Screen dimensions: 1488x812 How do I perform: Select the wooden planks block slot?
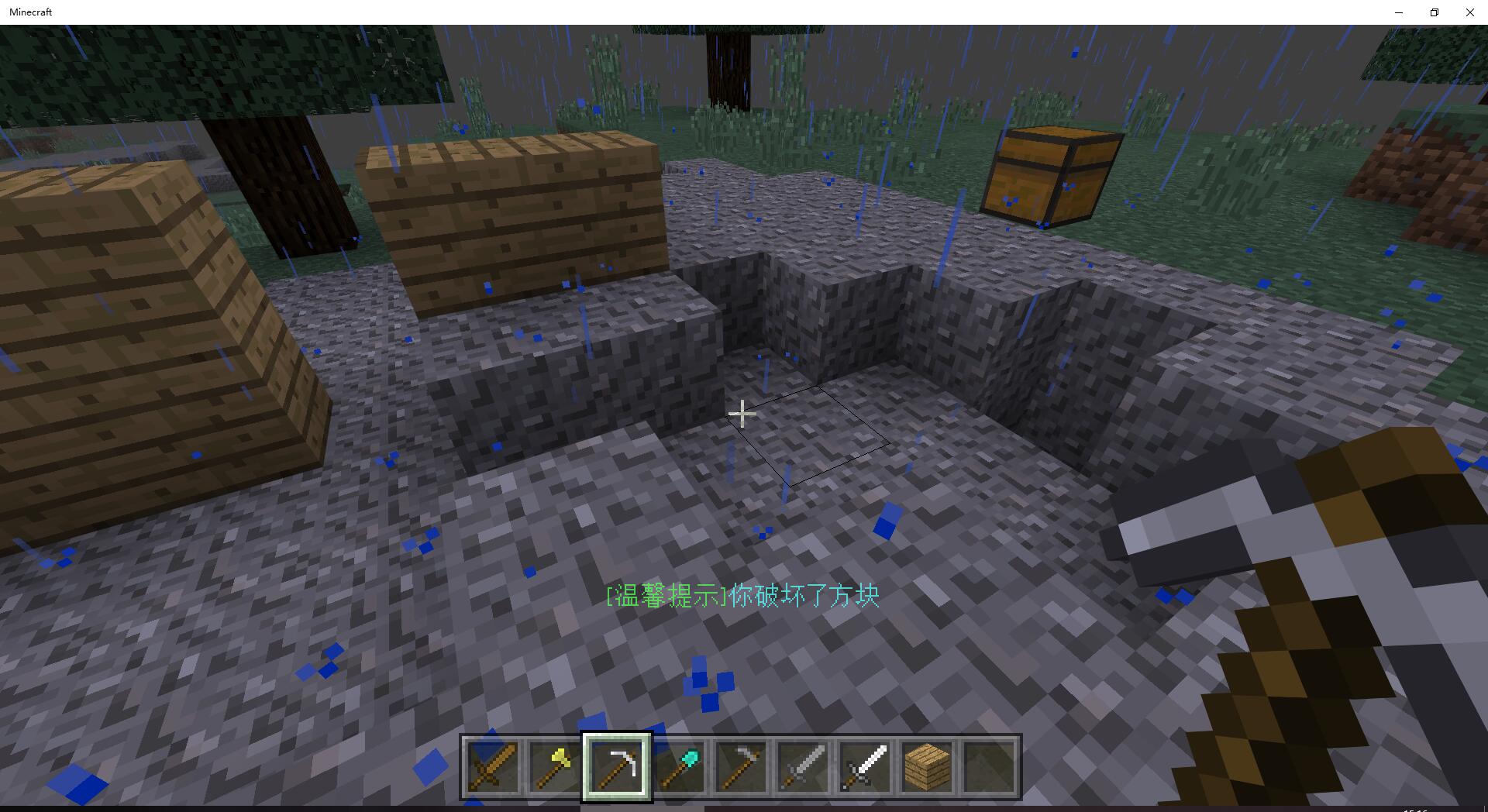tap(927, 767)
